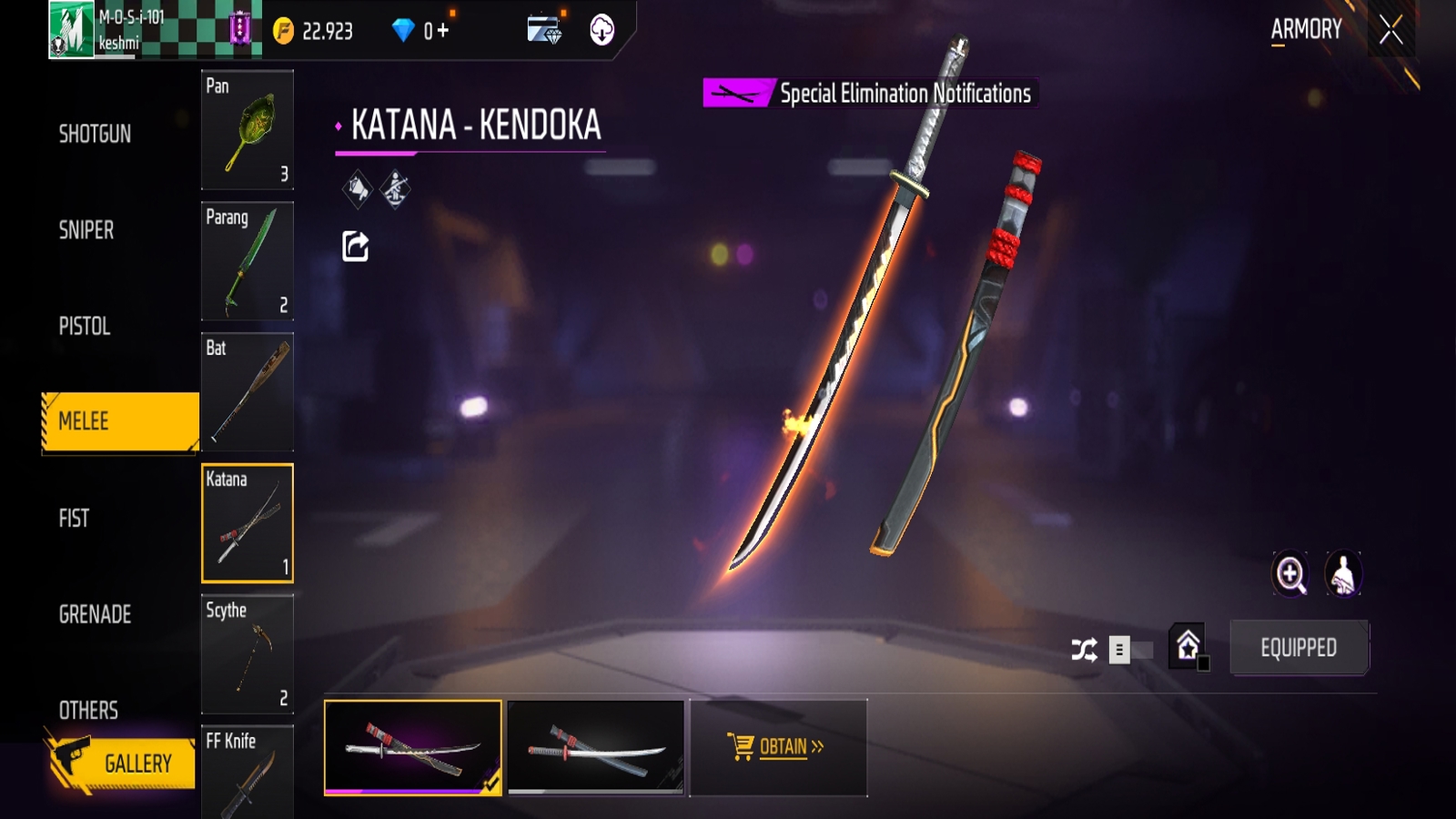Select the Bat weapon tile

click(248, 392)
